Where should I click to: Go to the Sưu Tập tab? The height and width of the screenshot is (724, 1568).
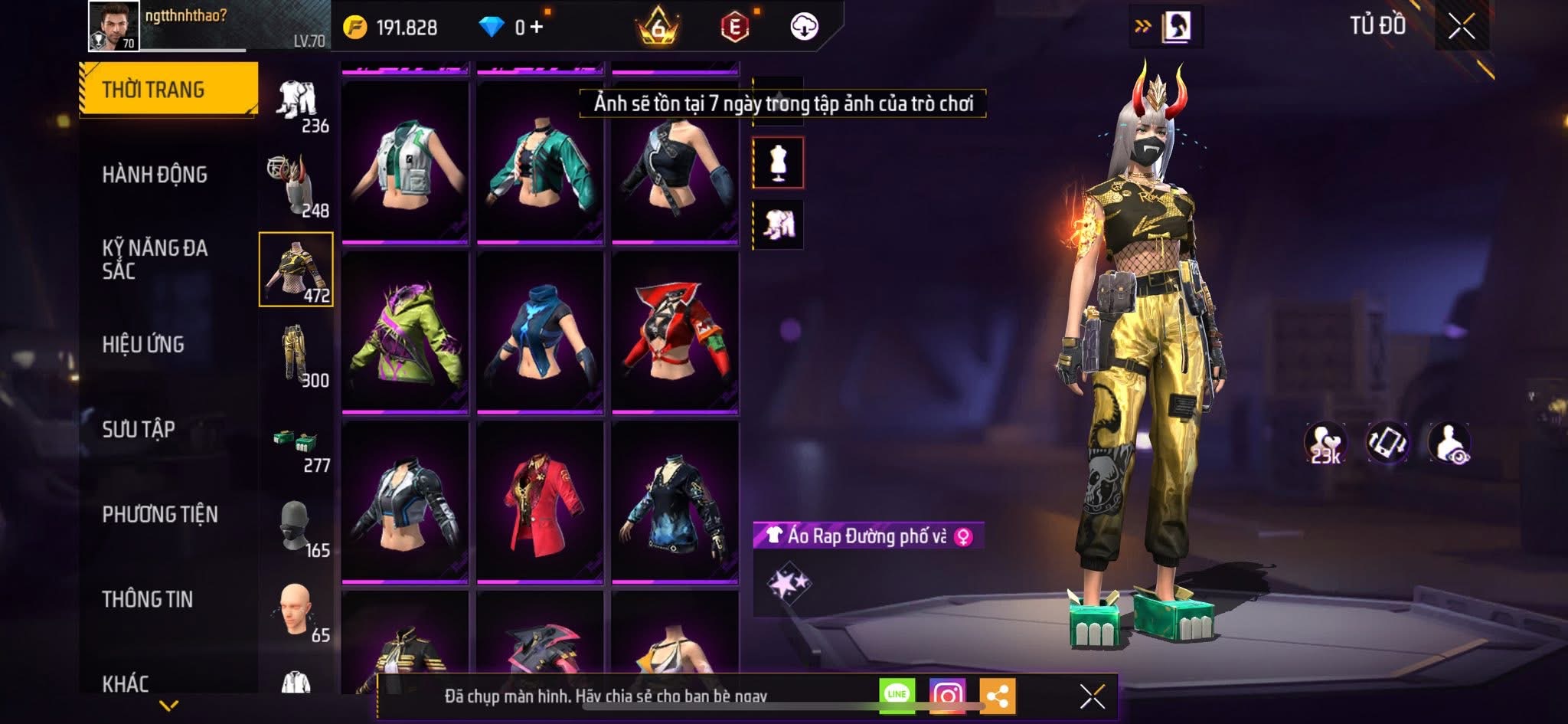click(139, 429)
